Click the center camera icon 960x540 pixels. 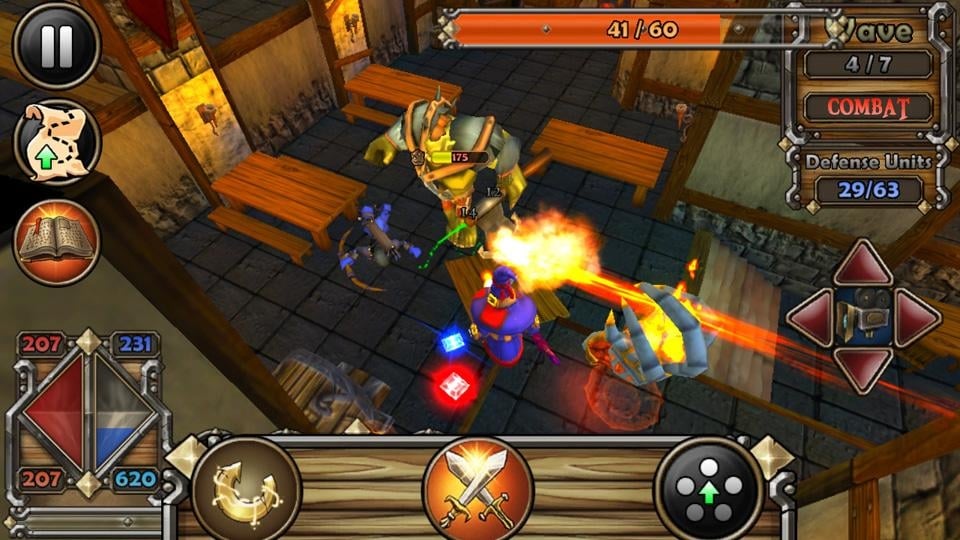click(x=863, y=317)
